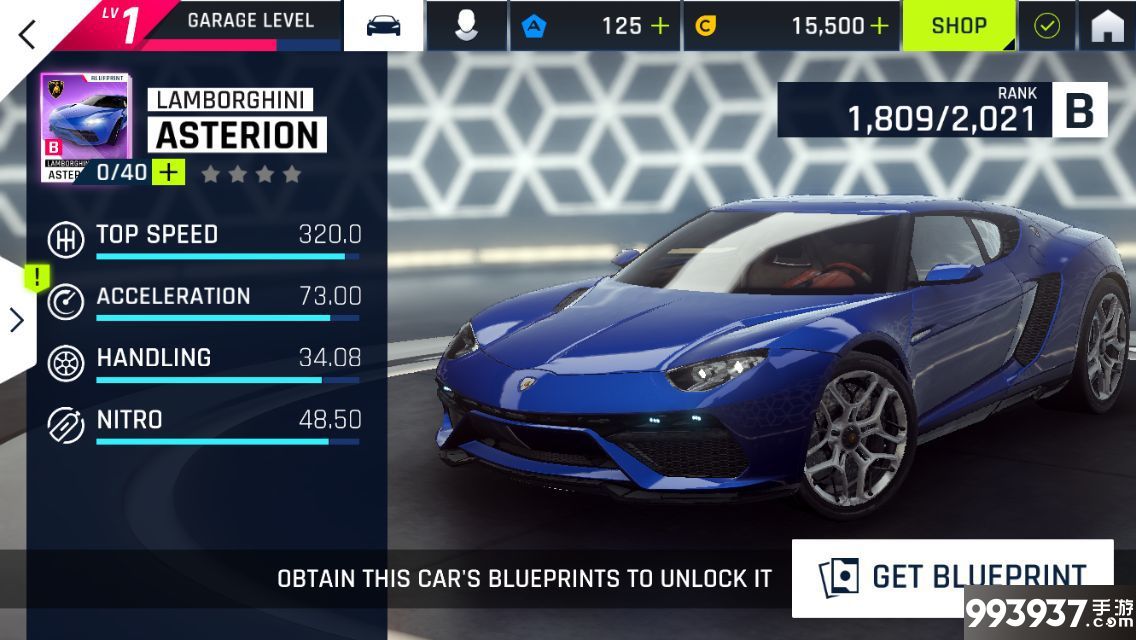Open the Shop
The height and width of the screenshot is (640, 1136).
point(959,26)
